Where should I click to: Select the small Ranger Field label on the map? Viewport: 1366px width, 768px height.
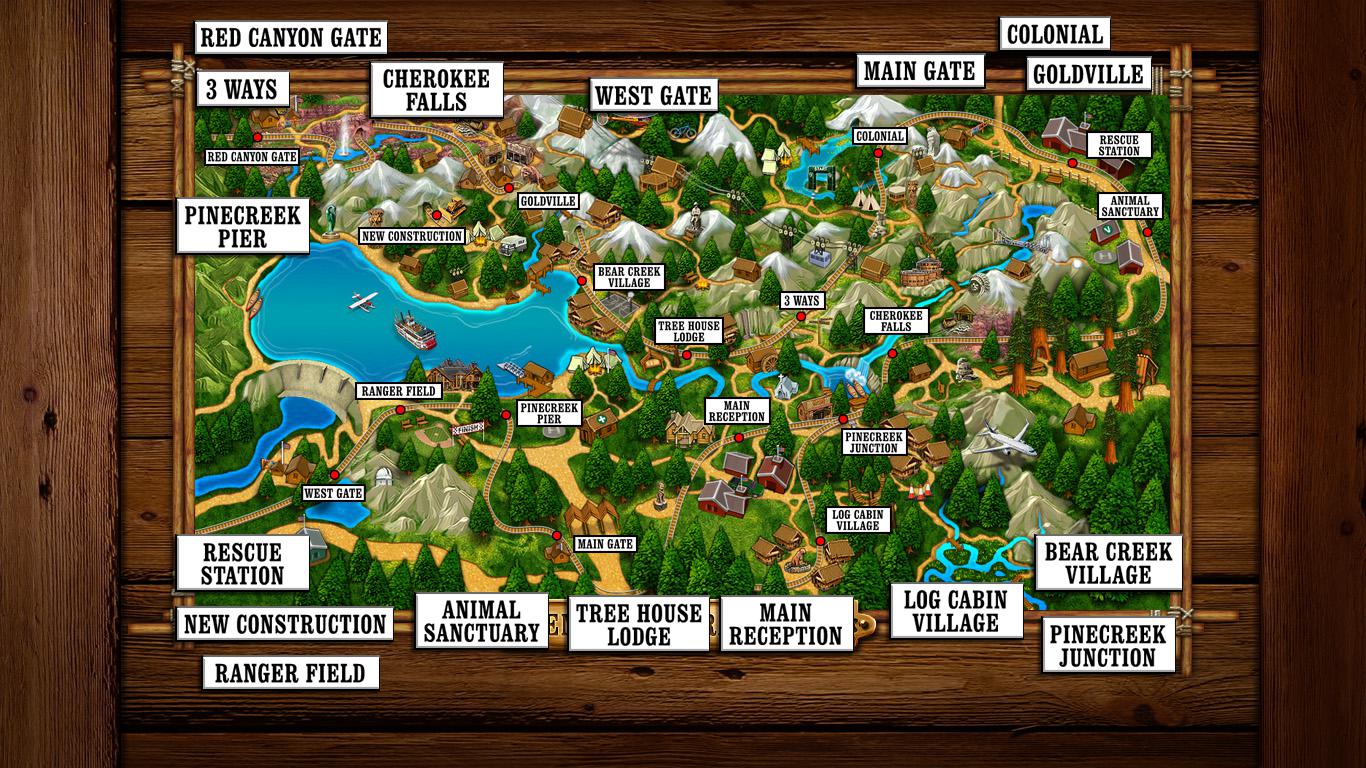(398, 391)
